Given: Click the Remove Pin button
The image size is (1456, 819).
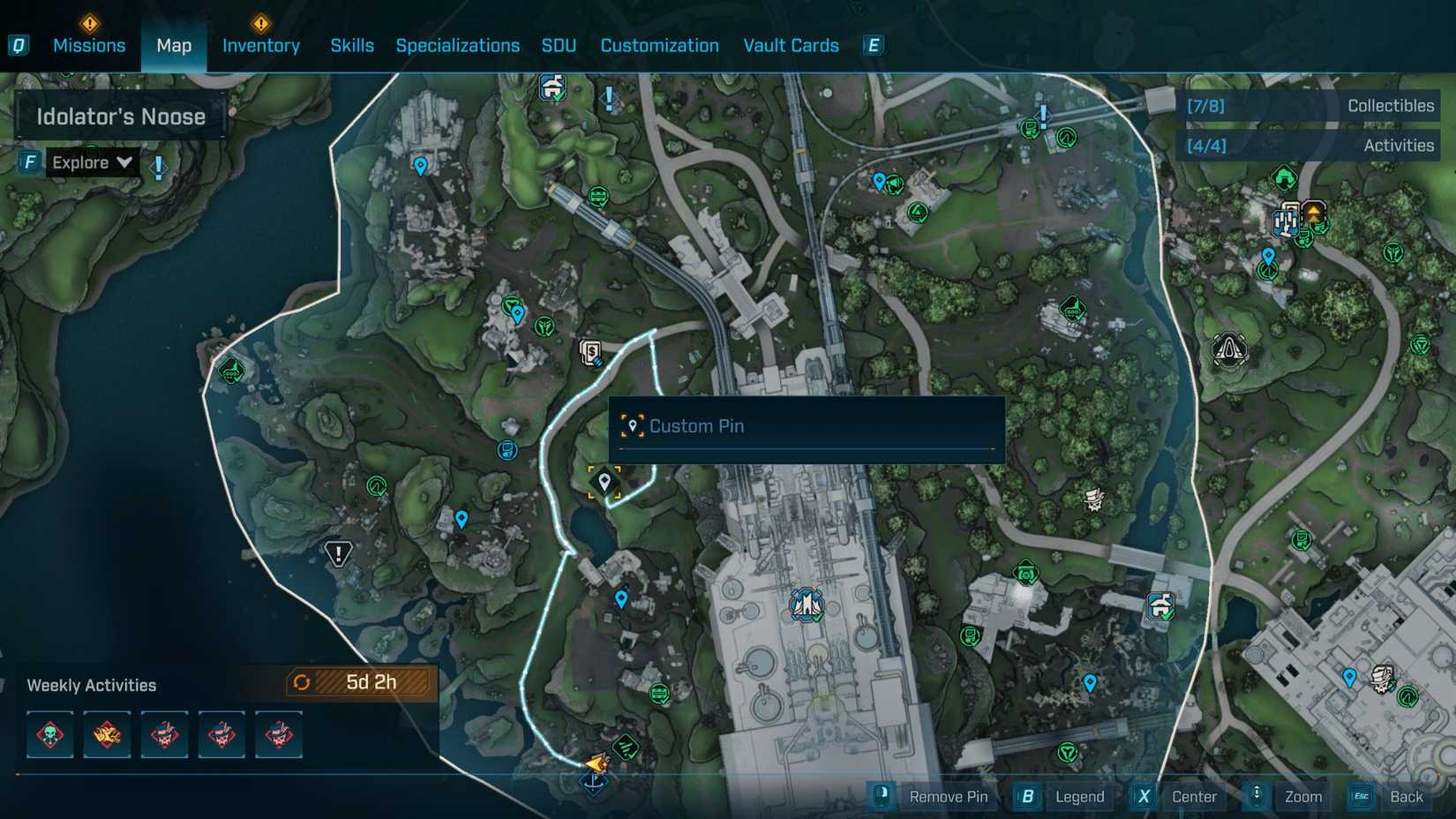Looking at the screenshot, I should 949,796.
